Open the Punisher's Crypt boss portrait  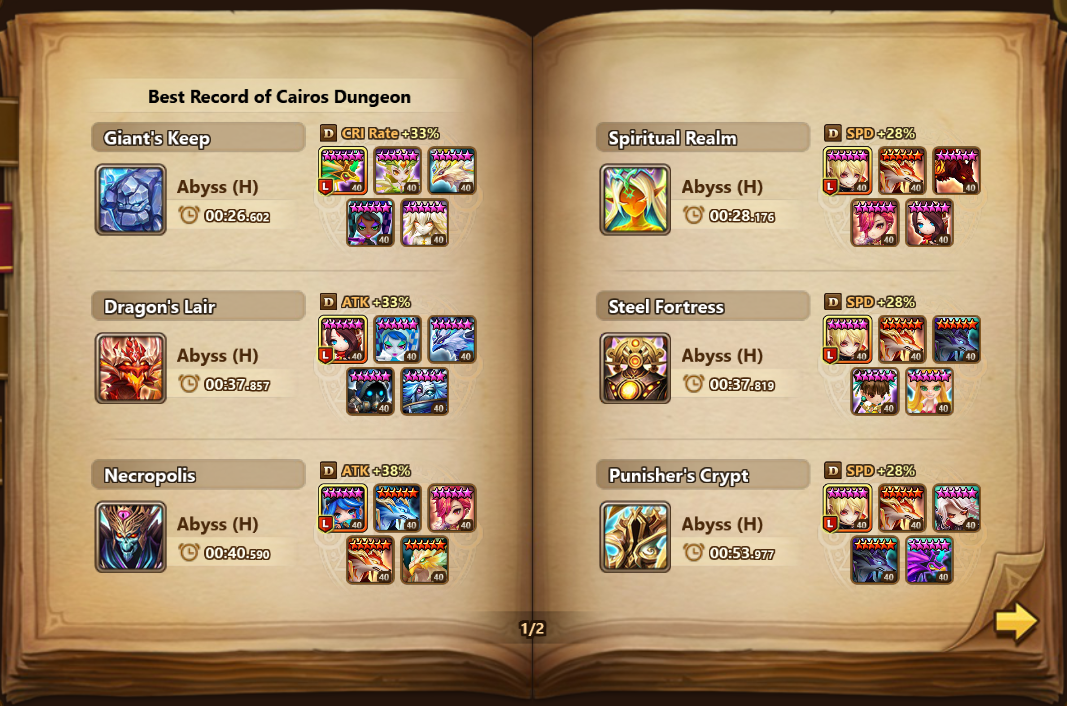(635, 537)
